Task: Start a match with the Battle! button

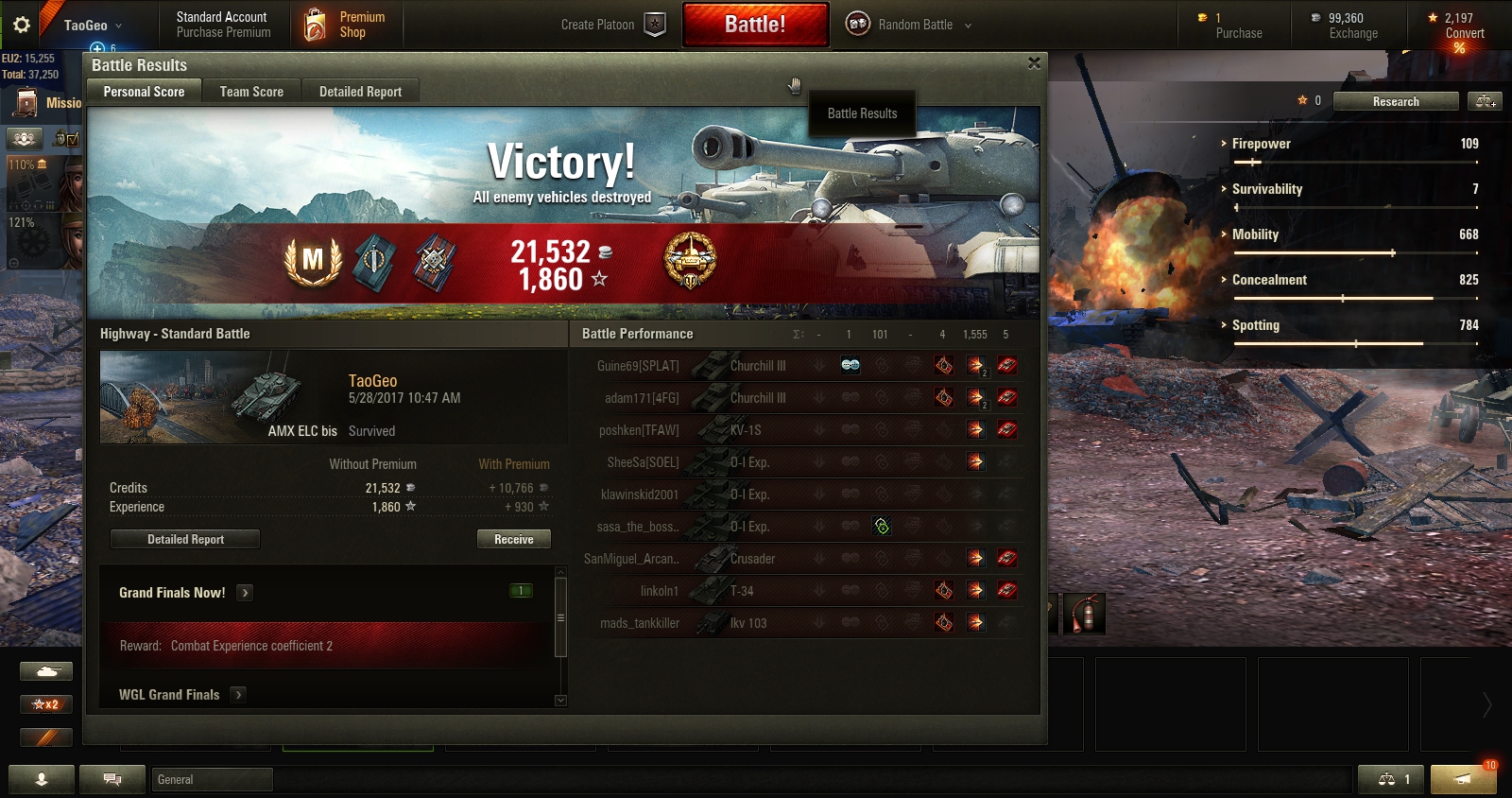Action: click(x=755, y=25)
